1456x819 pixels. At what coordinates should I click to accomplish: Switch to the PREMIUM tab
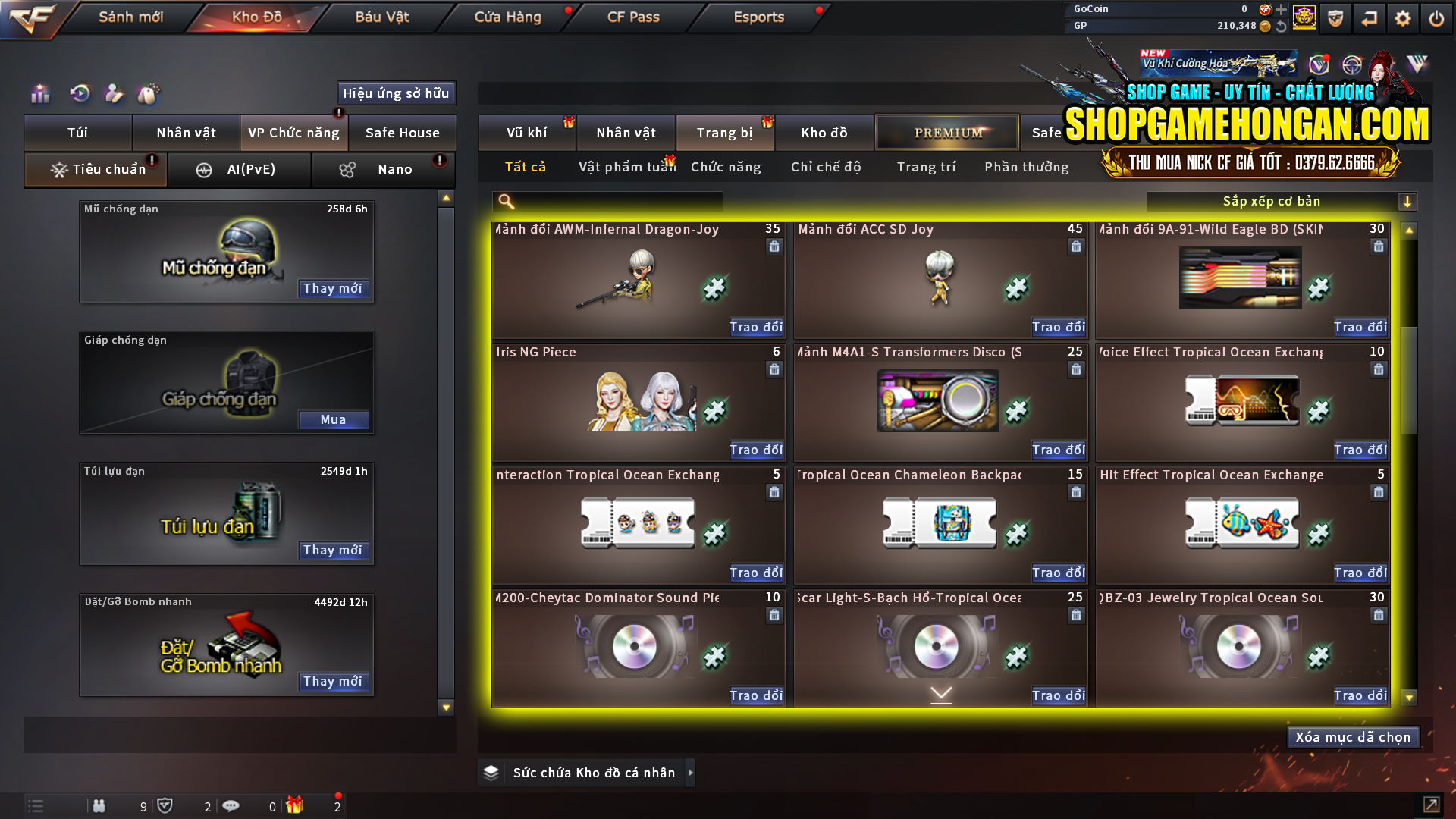[947, 132]
